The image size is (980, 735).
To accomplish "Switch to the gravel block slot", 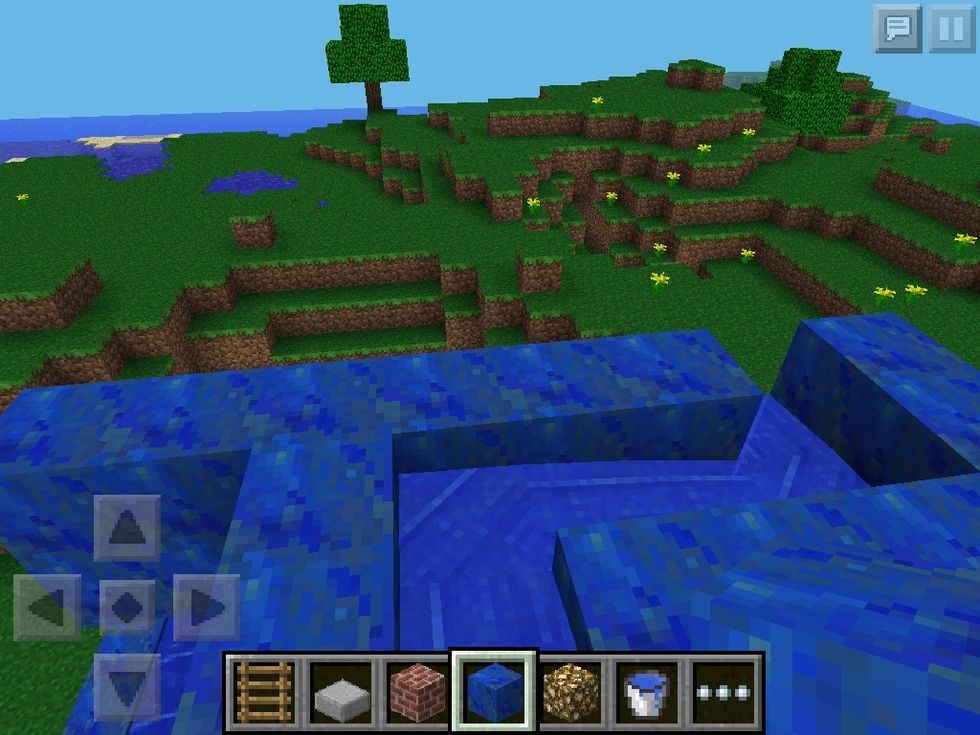I will click(571, 691).
